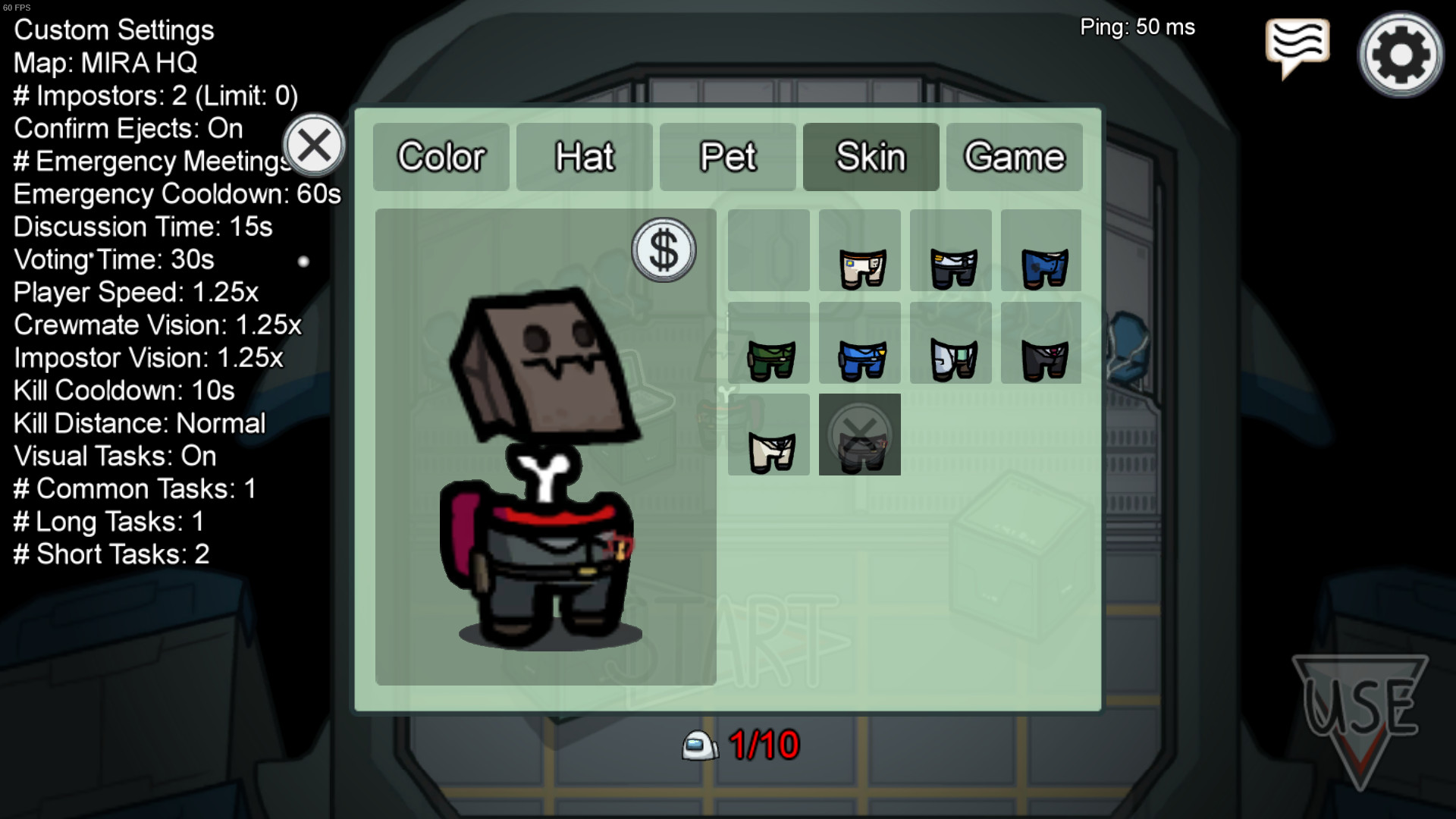Switch to the Color tab

[441, 157]
